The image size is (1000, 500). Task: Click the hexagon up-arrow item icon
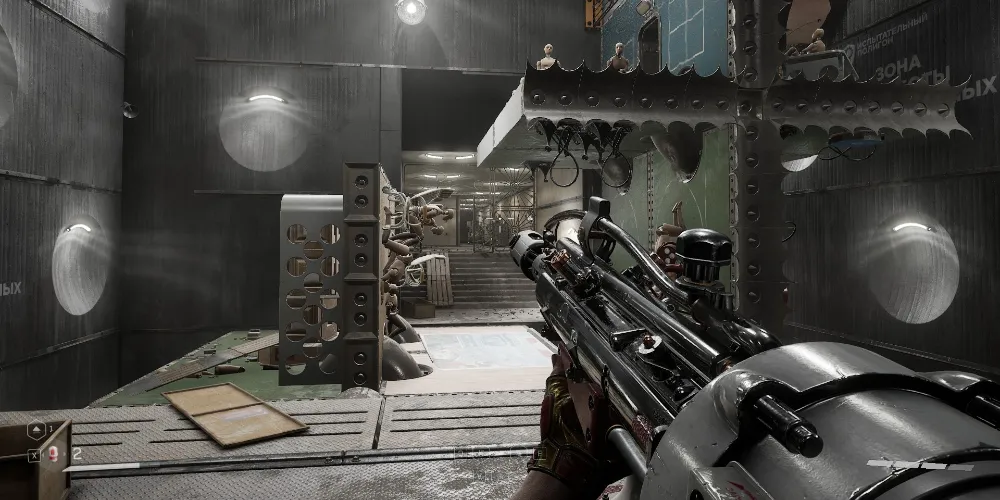point(36,429)
